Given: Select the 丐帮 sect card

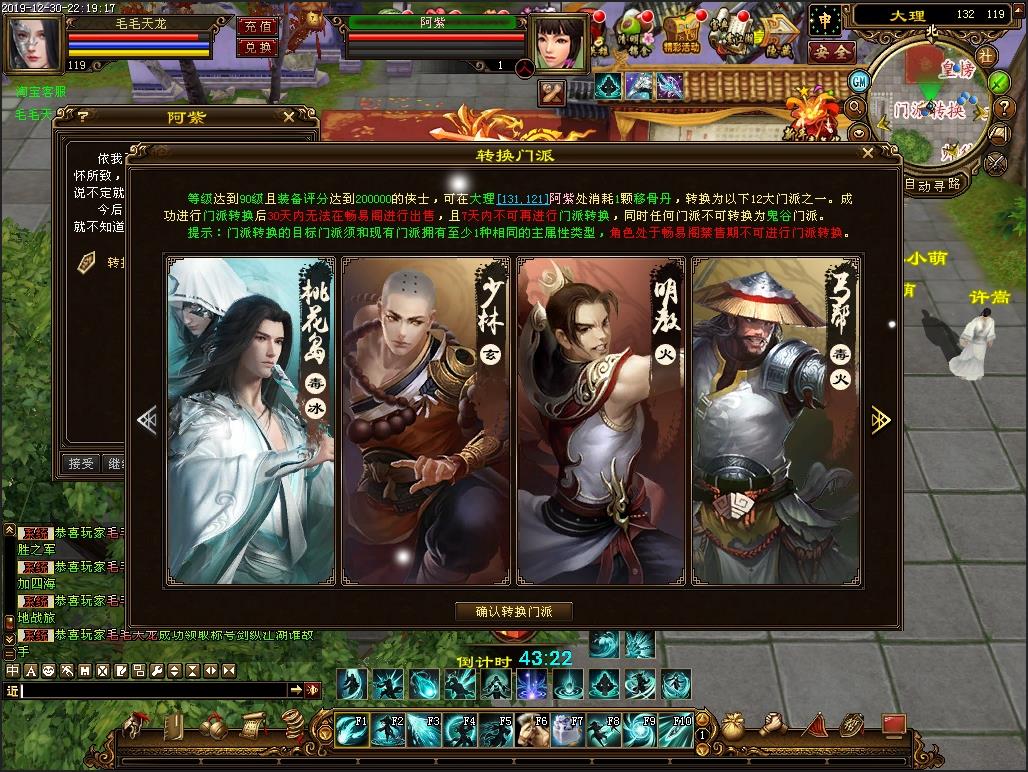Looking at the screenshot, I should [777, 420].
